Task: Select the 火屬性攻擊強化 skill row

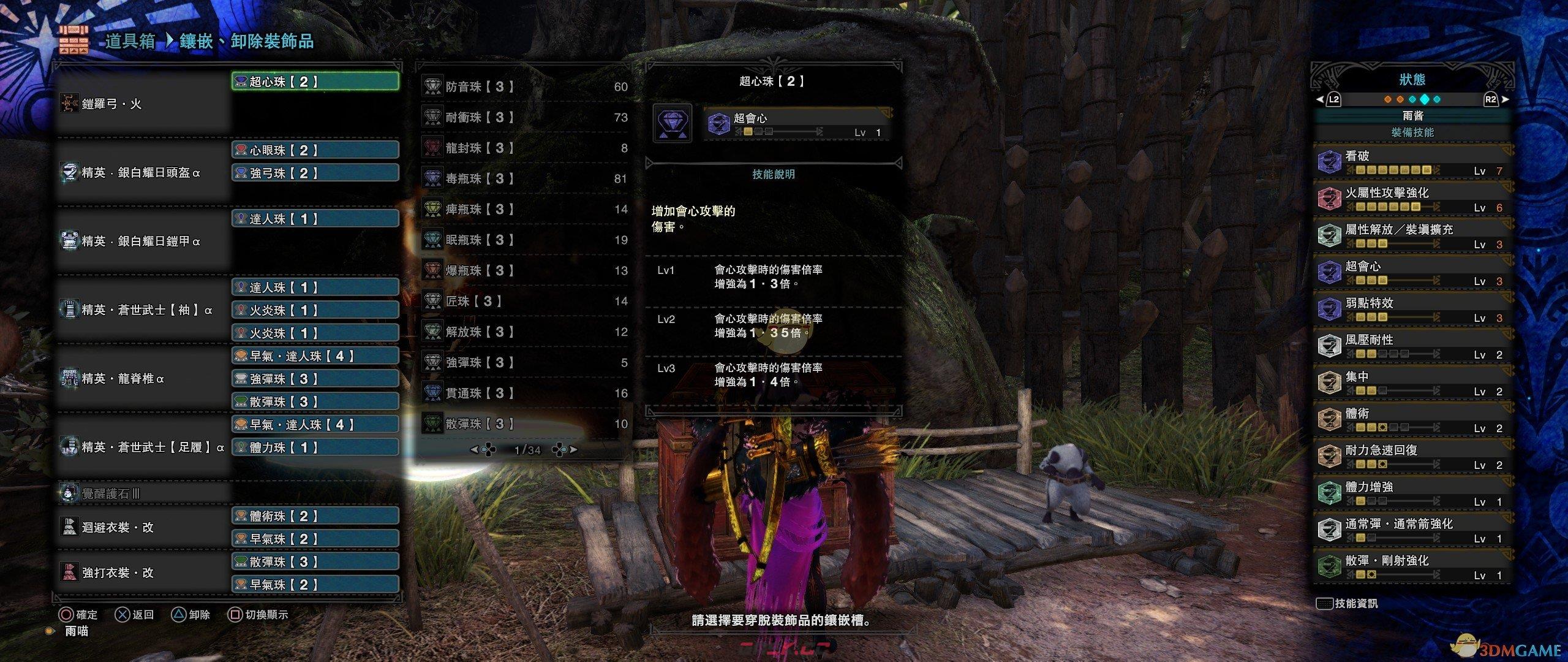Action: [1412, 199]
